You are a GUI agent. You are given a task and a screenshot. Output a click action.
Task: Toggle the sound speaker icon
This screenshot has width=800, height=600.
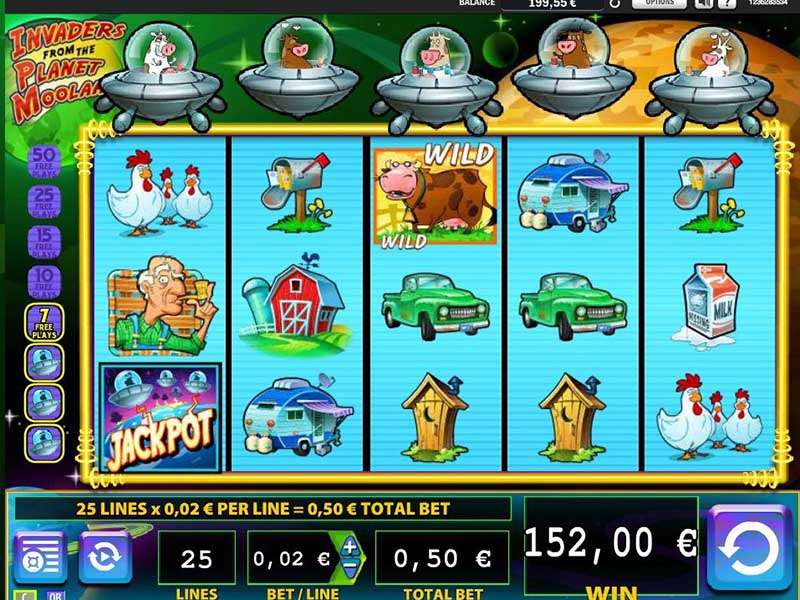click(x=703, y=4)
